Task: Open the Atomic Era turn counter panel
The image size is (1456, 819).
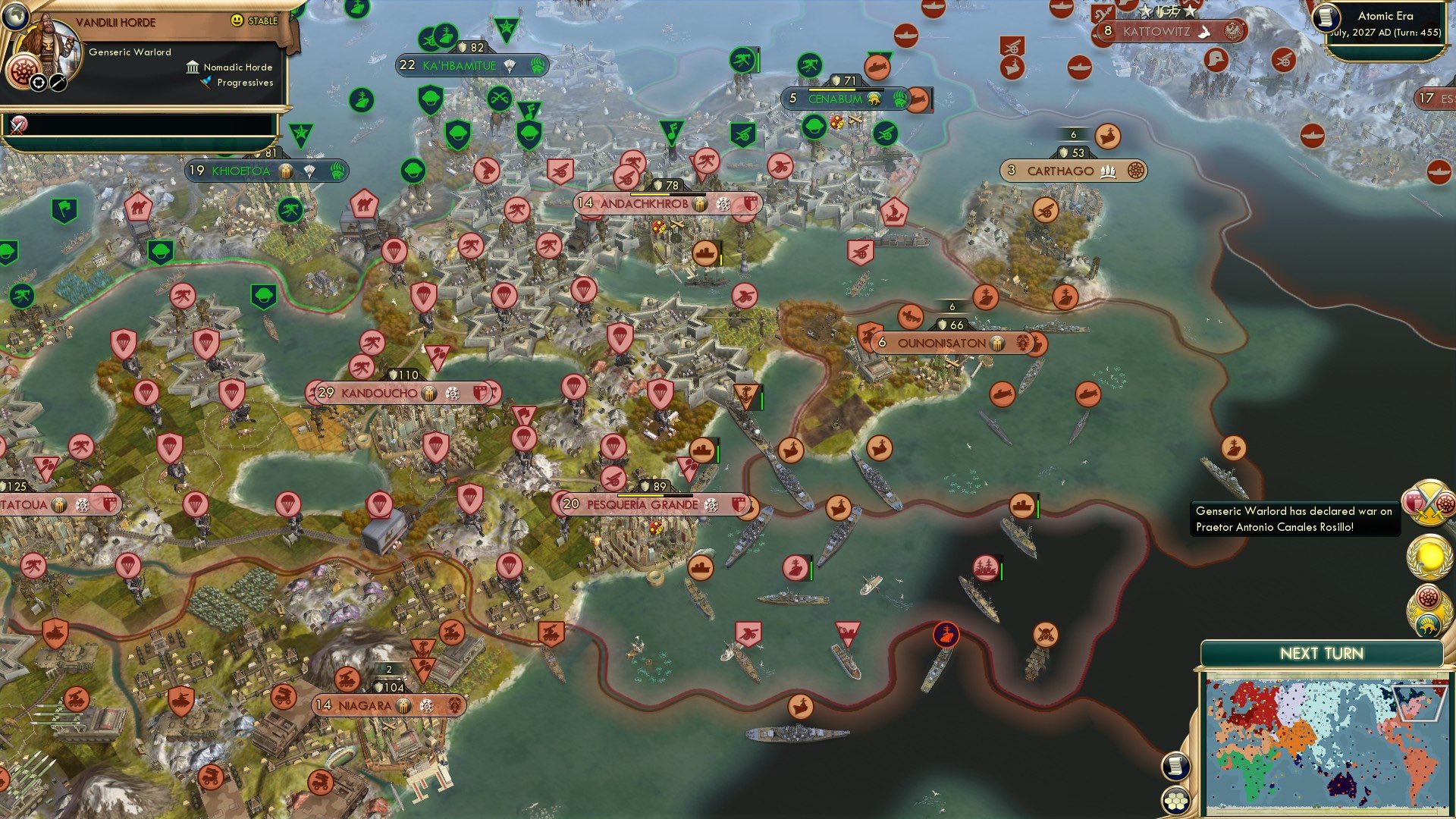Action: tap(1385, 23)
